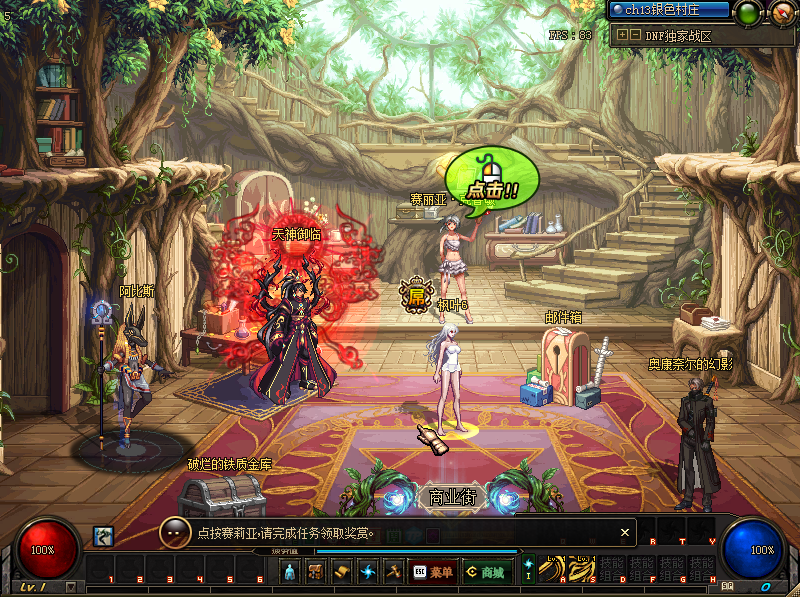This screenshot has height=597, width=800.
Task: Open the quest scroll icon
Action: tap(342, 572)
